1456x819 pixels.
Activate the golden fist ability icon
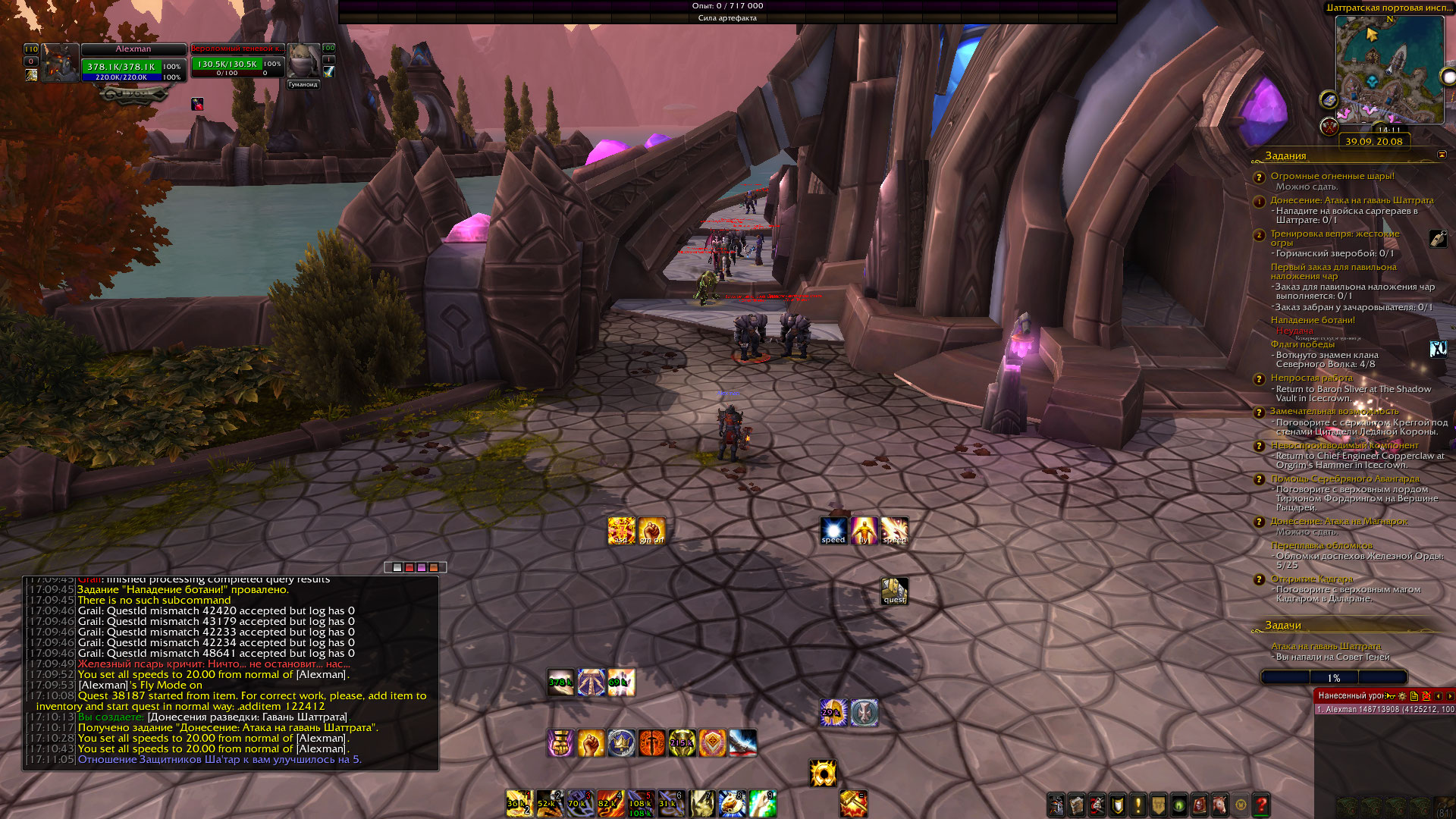[x=591, y=742]
